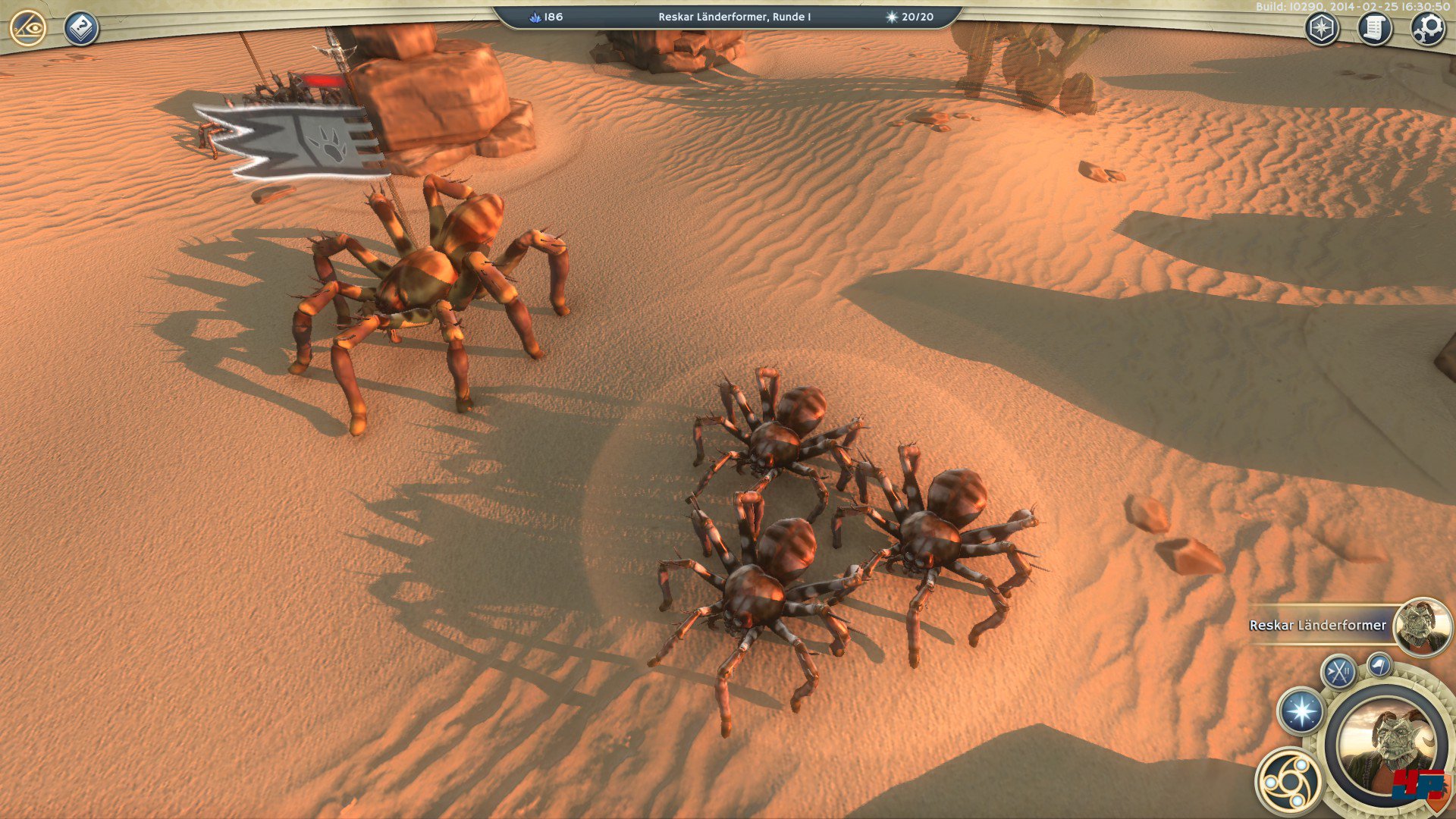Image resolution: width=1456 pixels, height=819 pixels.
Task: Click the hexagon compass star icon
Action: point(1322,30)
